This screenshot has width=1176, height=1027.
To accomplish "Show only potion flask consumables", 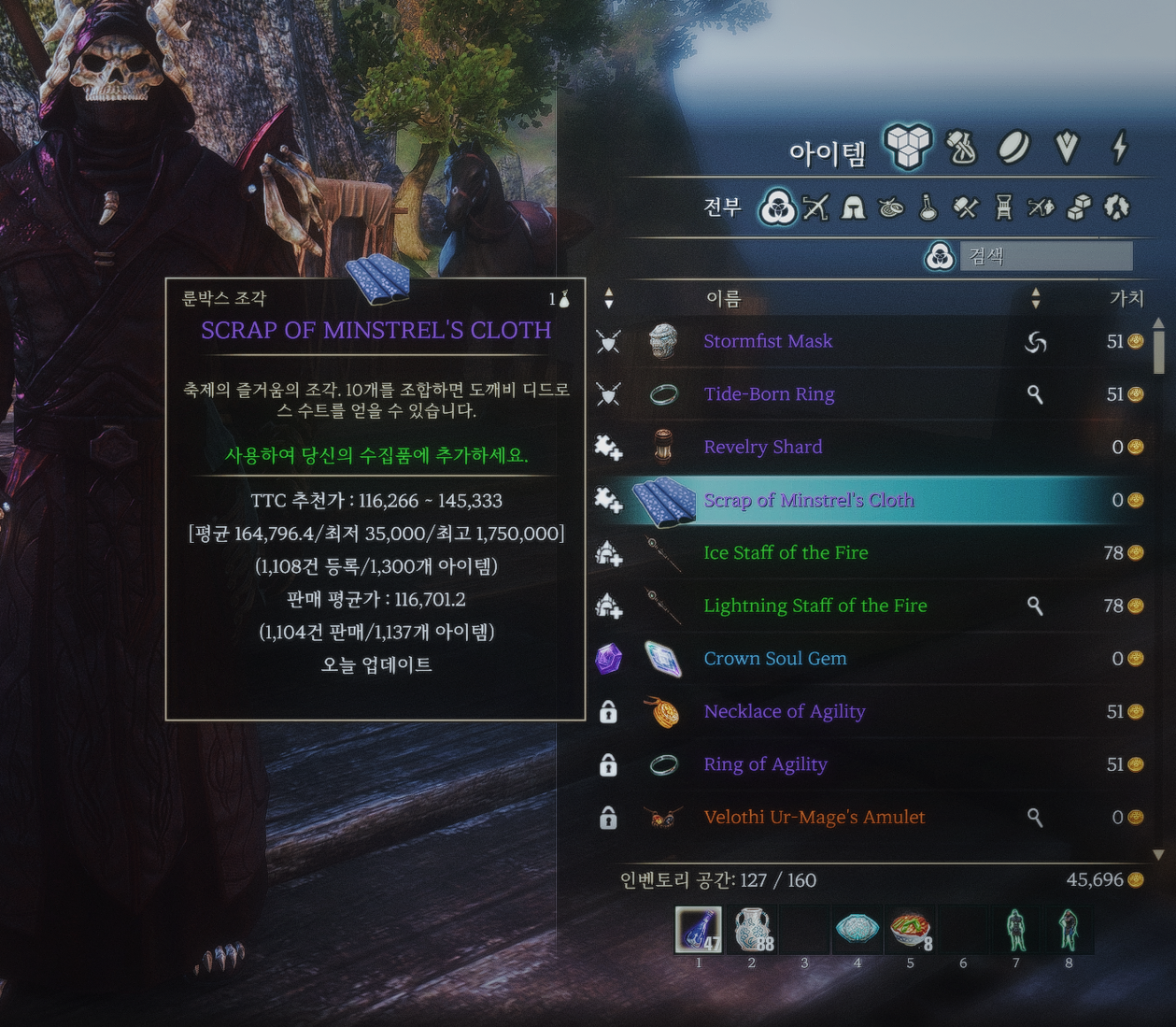I will (928, 207).
